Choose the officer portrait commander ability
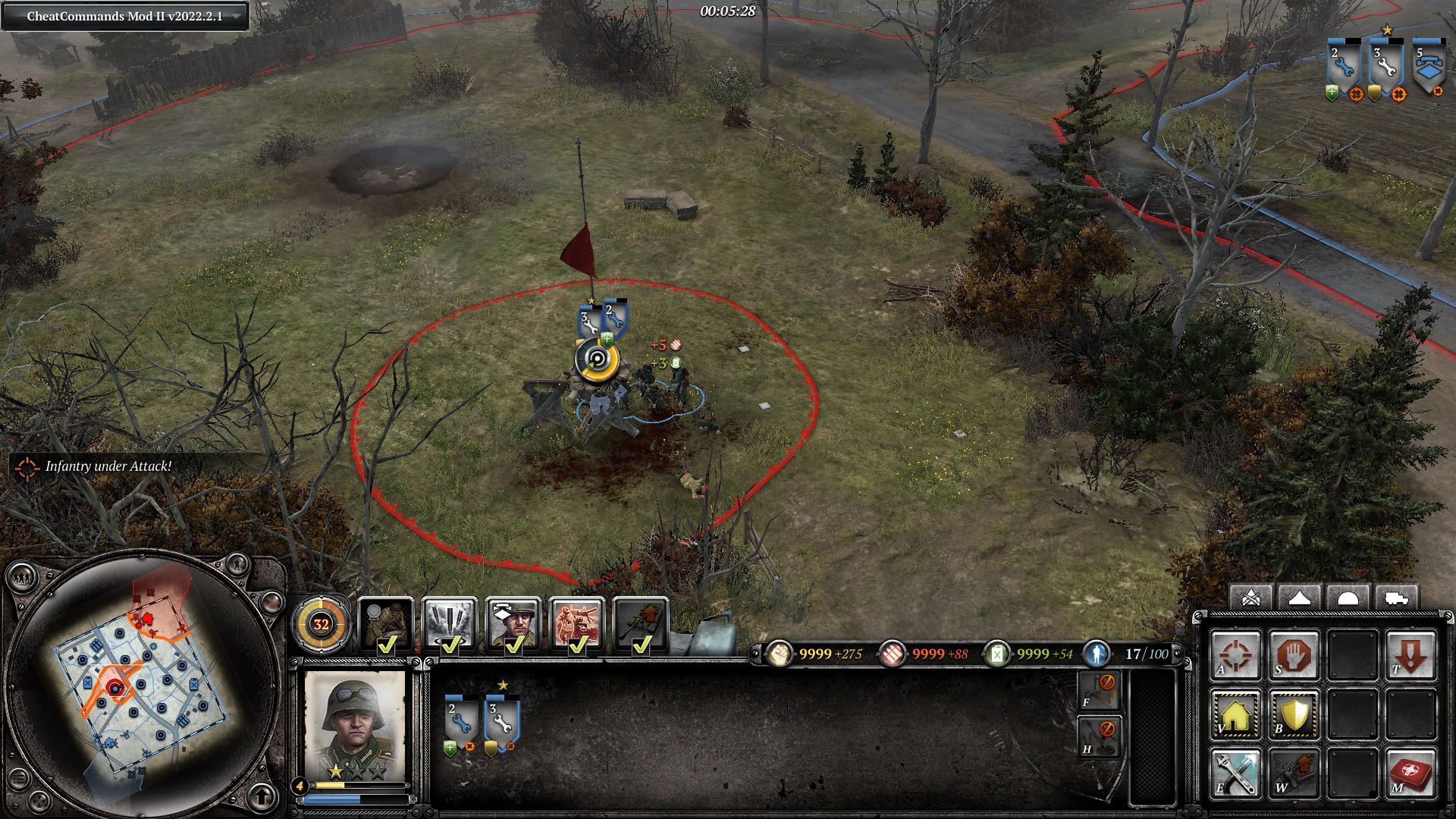Screen dimensions: 1456x819 click(x=513, y=626)
